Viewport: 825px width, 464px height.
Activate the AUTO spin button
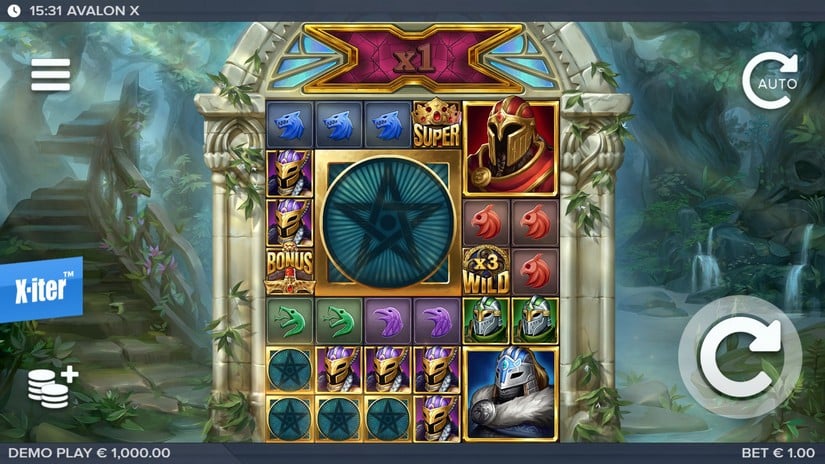coord(770,81)
